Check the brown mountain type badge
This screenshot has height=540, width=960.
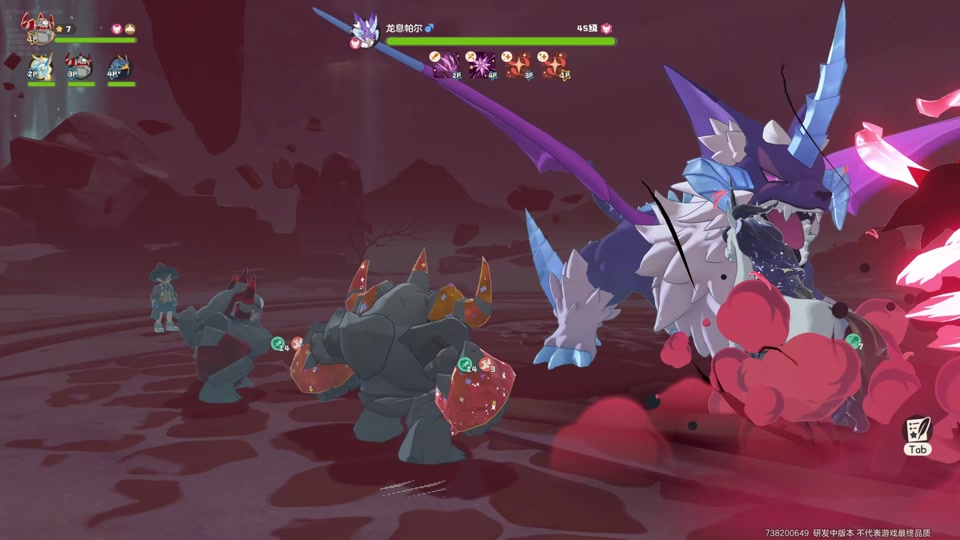click(132, 29)
